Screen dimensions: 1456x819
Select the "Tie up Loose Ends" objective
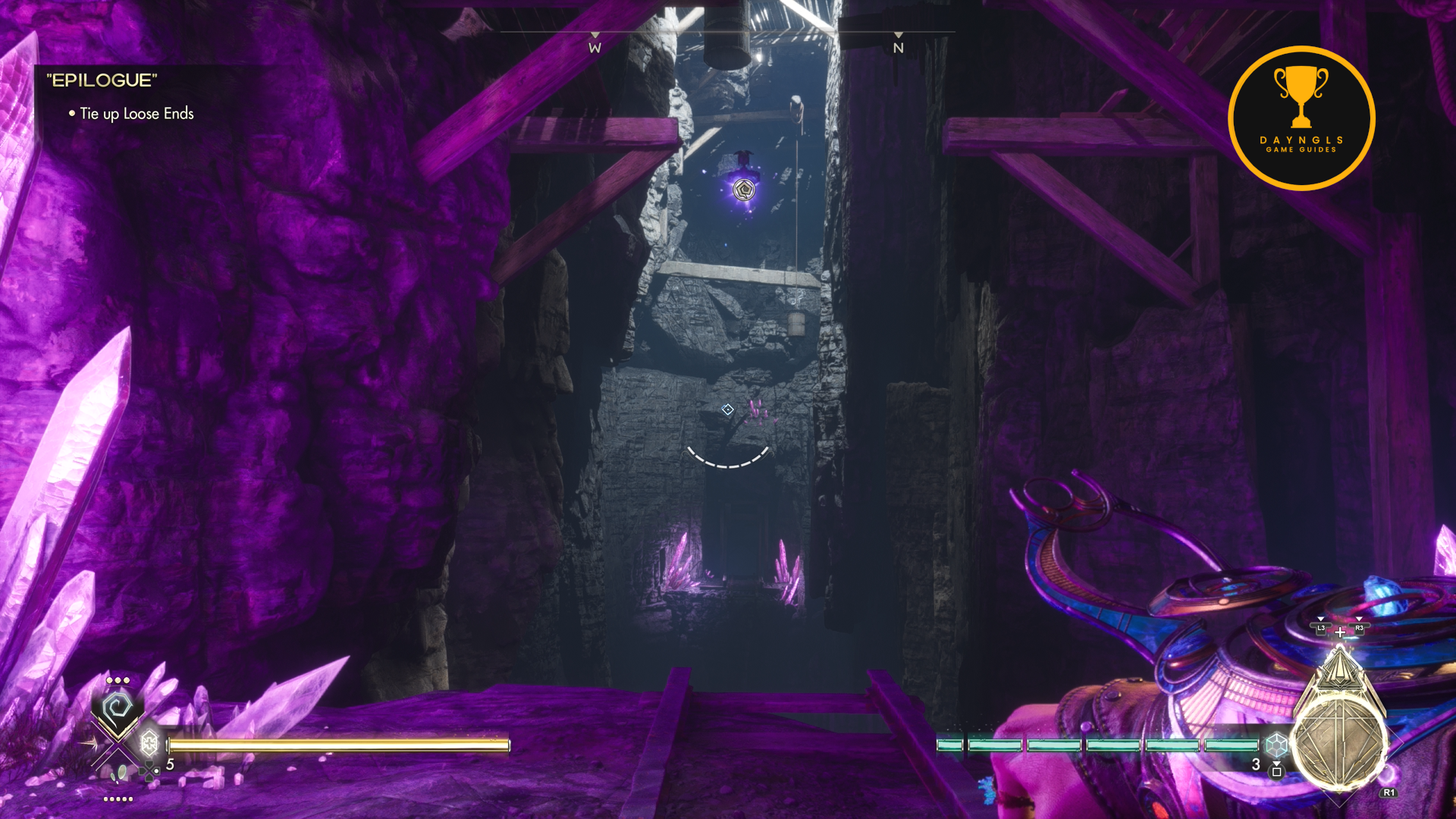click(x=136, y=114)
